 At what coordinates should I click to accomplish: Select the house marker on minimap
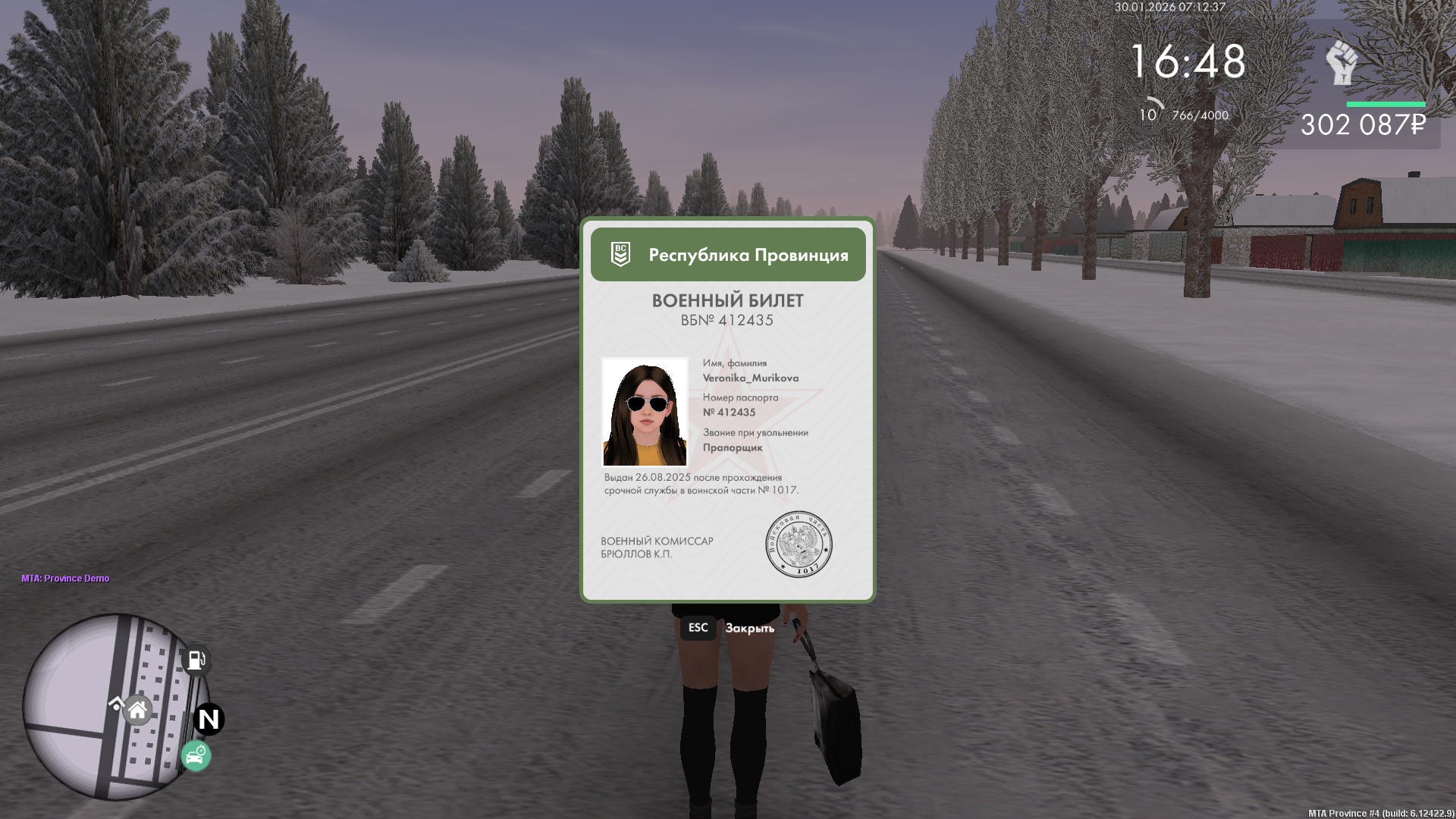click(x=137, y=711)
